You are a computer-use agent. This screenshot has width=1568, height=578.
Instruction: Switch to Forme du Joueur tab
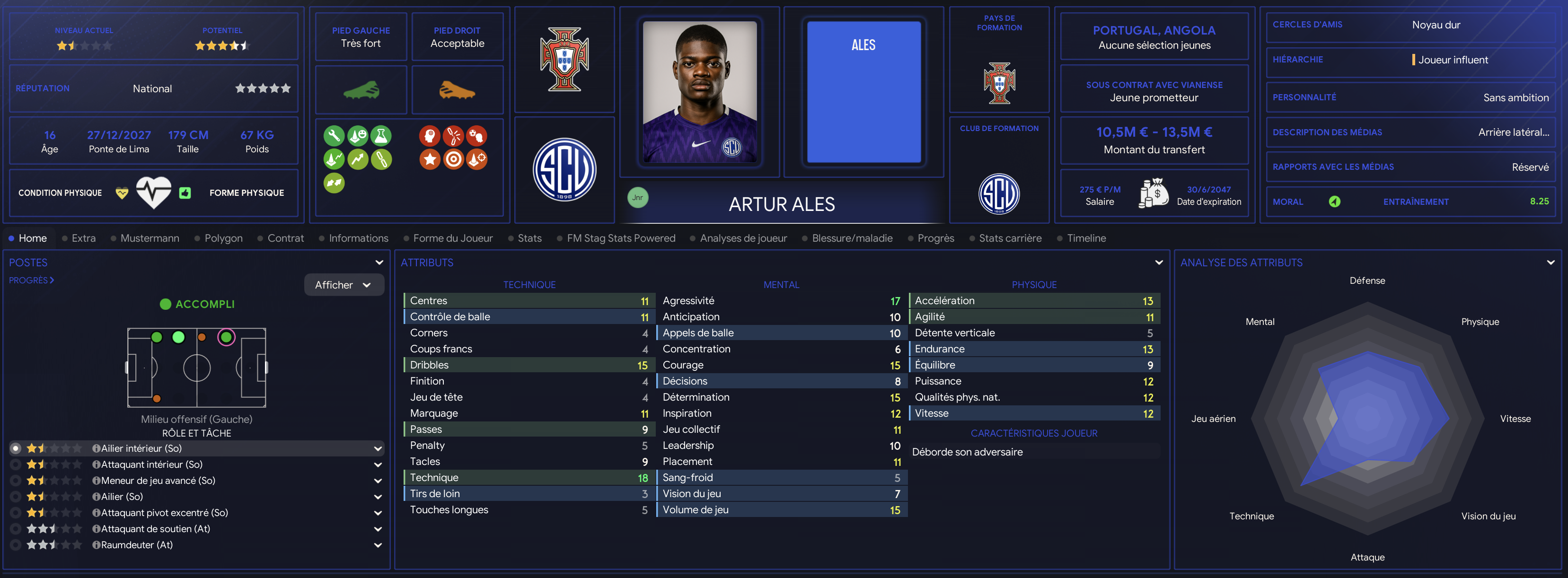click(452, 238)
